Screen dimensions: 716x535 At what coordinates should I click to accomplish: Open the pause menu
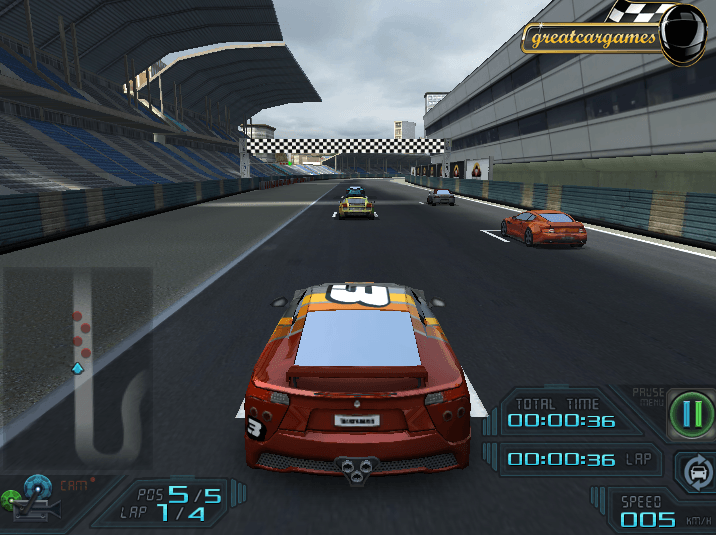coord(687,412)
